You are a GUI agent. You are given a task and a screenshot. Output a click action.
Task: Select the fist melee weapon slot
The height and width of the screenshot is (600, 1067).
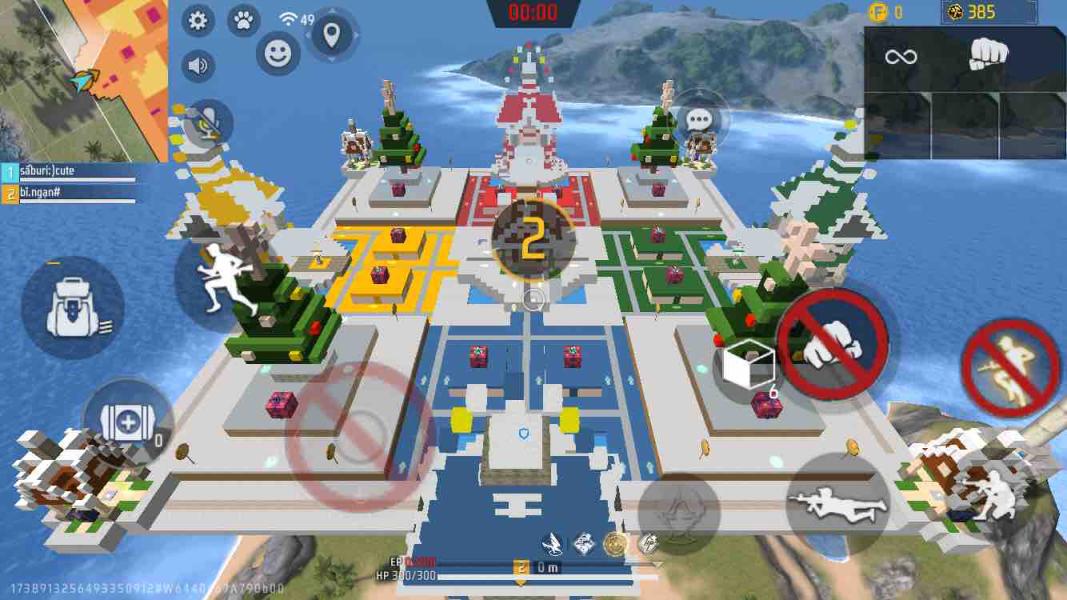[987, 57]
